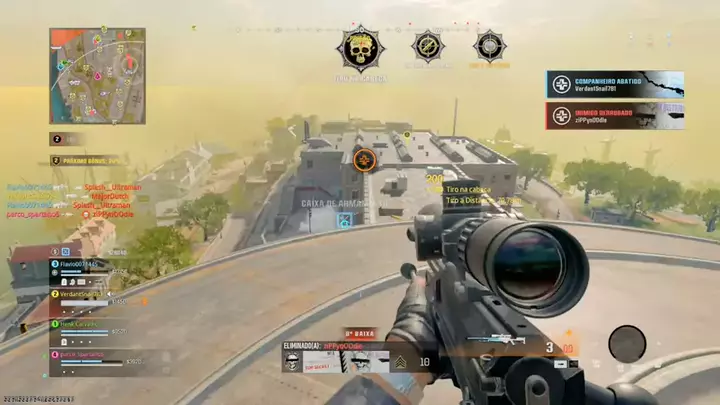Click the Próximo Bônus tracker bar
720x405 pixels.
tap(90, 160)
